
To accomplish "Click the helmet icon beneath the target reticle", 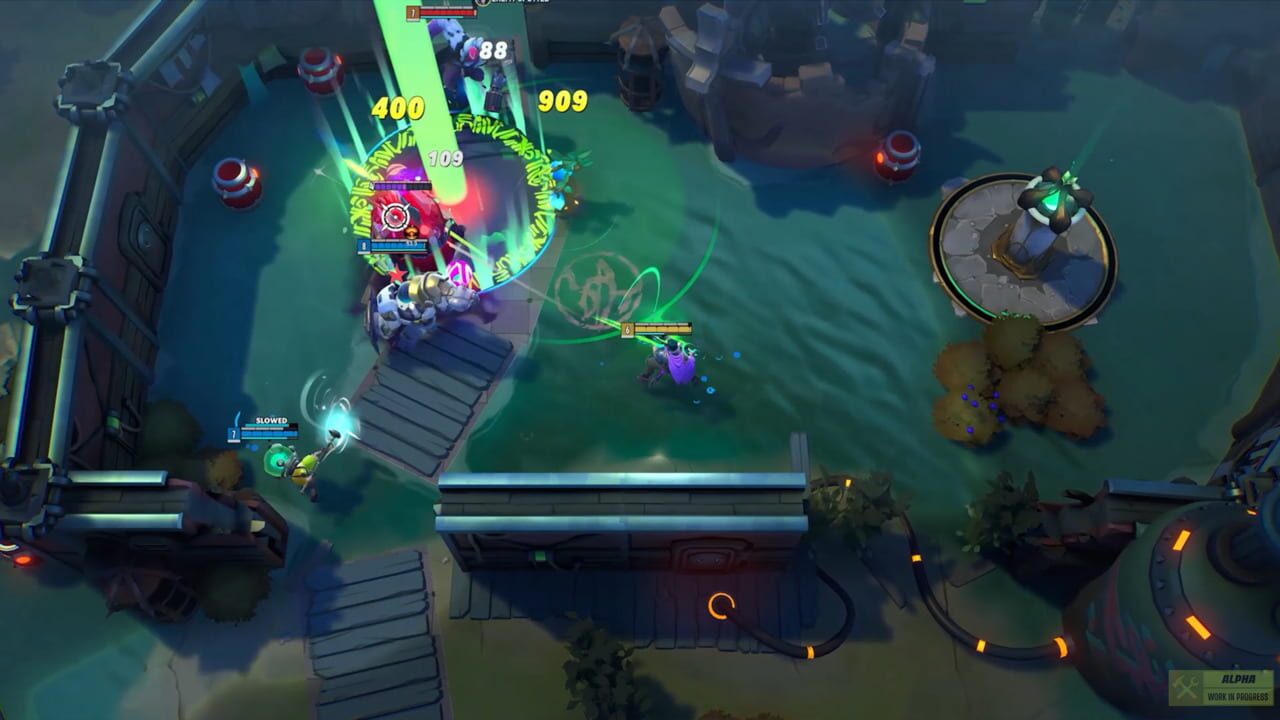I will pyautogui.click(x=413, y=232).
